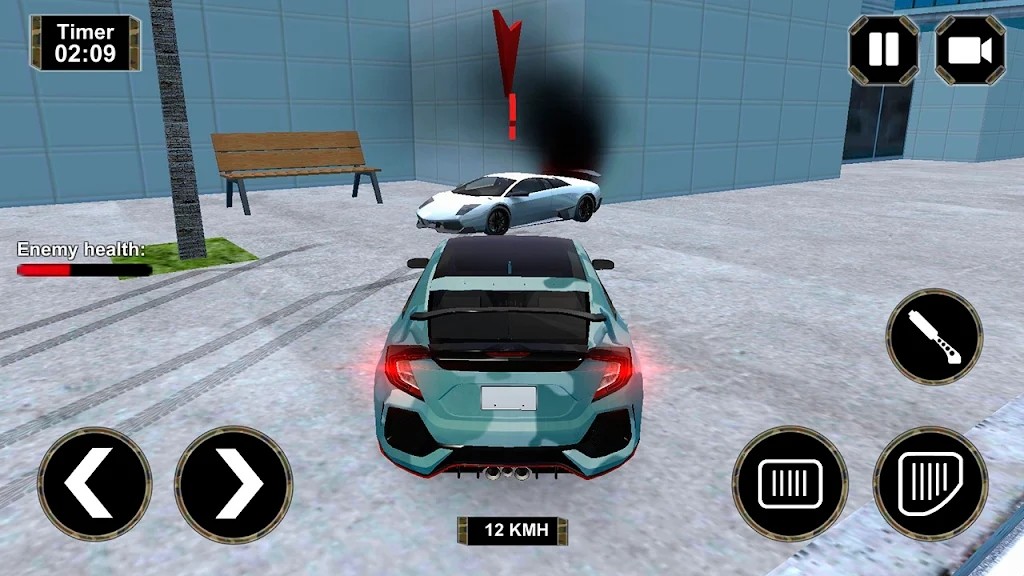1024x576 pixels.
Task: Switch the camera view
Action: click(x=969, y=50)
